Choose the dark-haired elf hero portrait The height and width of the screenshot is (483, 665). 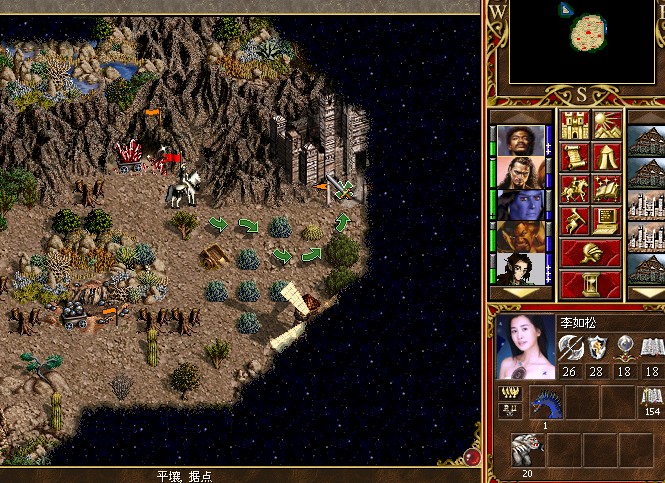point(520,269)
